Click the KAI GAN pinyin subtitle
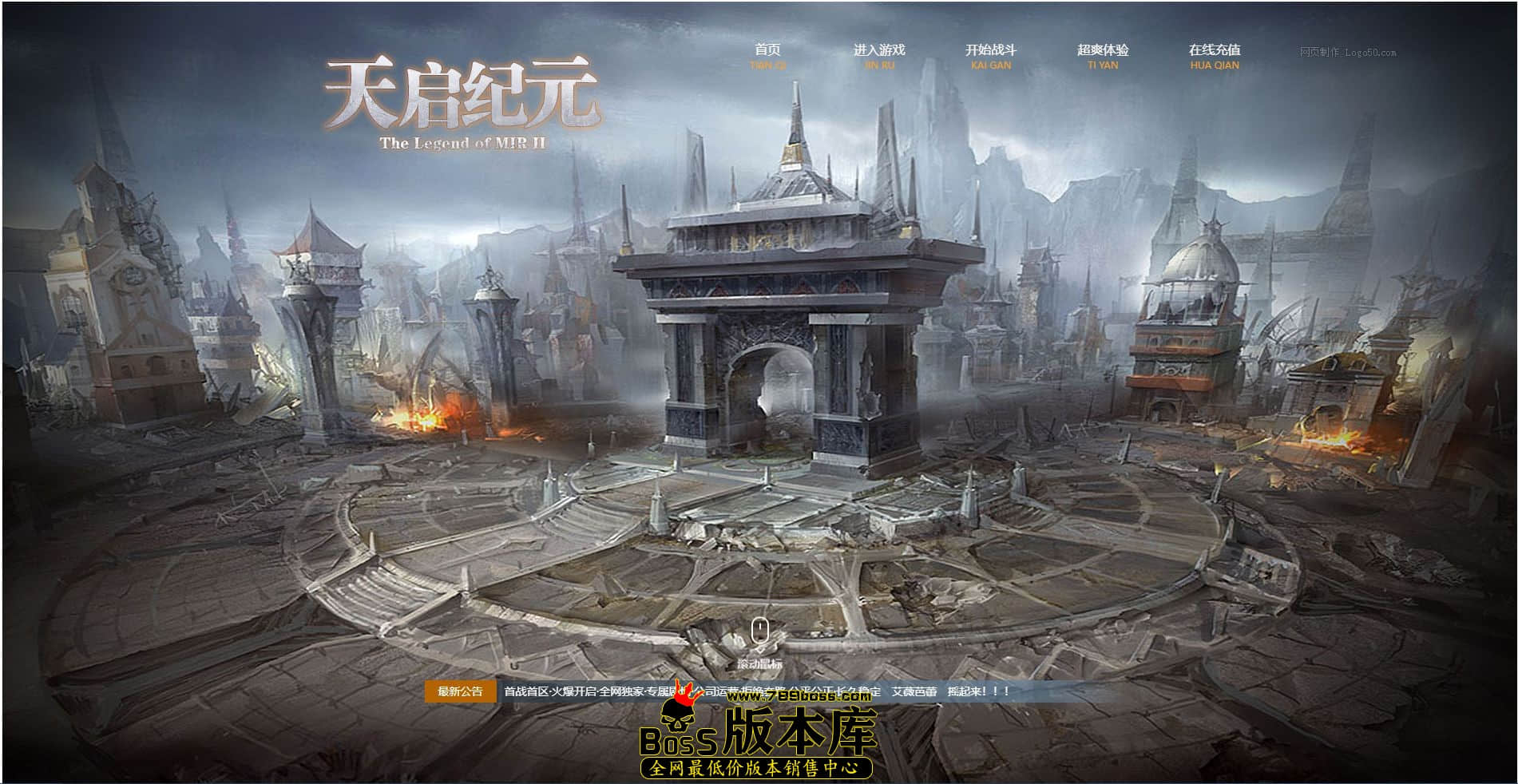1518x784 pixels. 991,65
